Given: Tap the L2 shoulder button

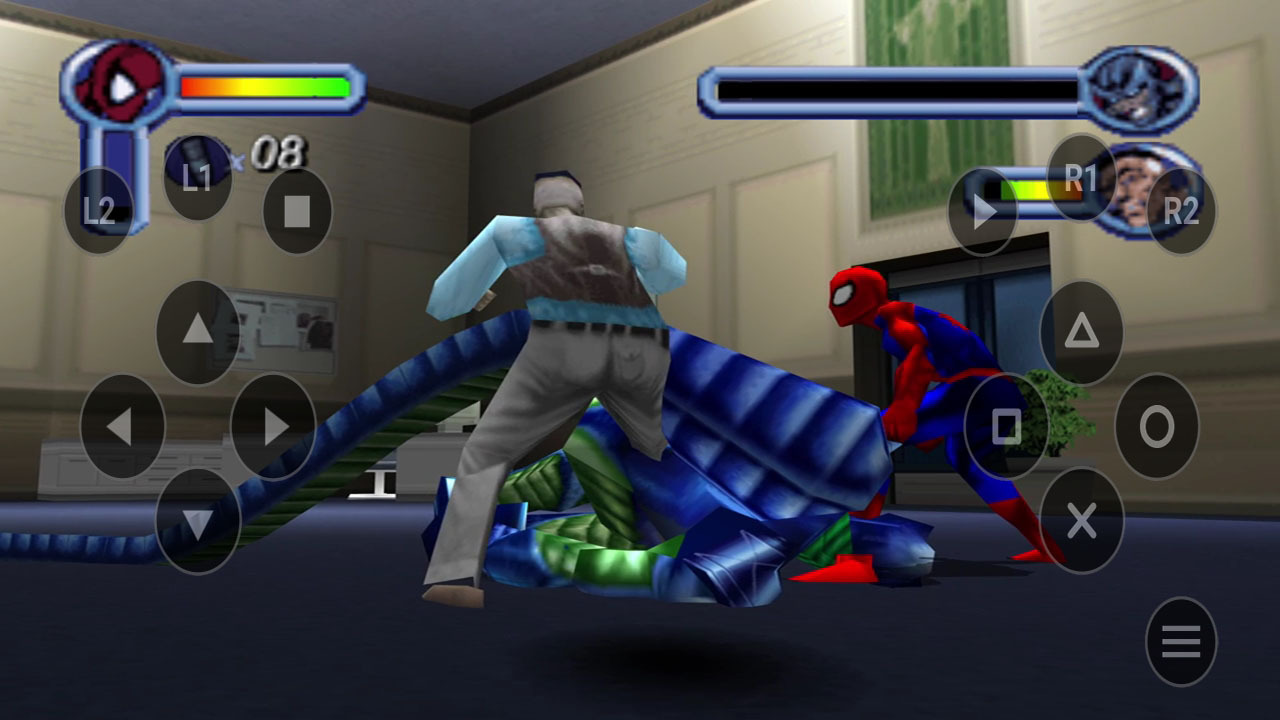Looking at the screenshot, I should 98,210.
